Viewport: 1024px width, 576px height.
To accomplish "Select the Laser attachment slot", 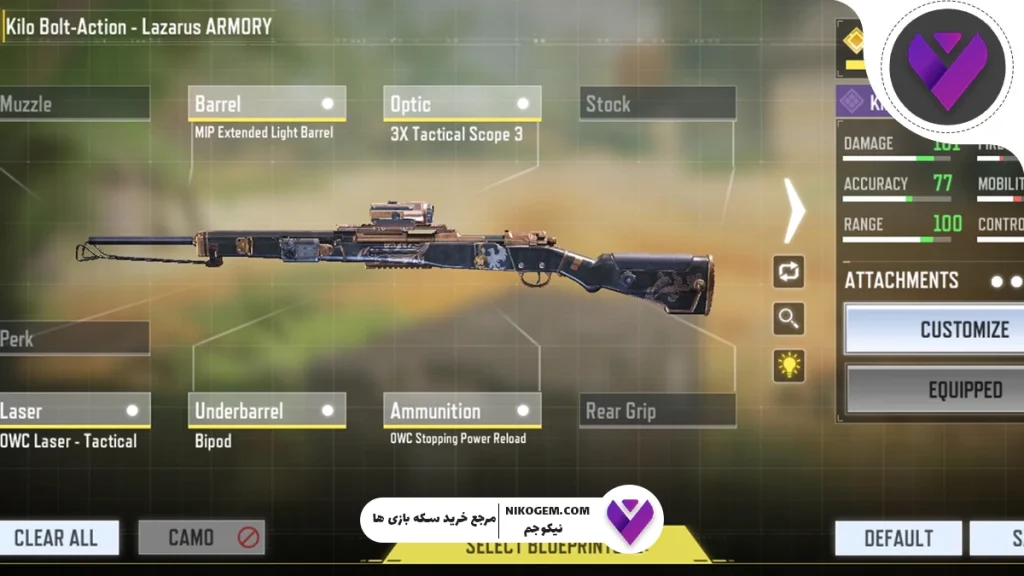I will 72,410.
